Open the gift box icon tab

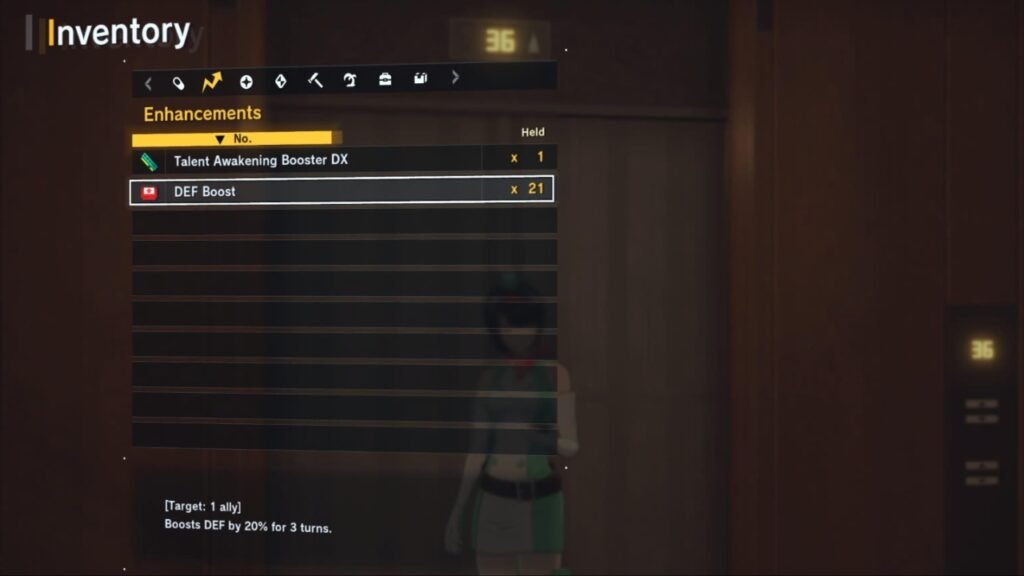pos(420,79)
